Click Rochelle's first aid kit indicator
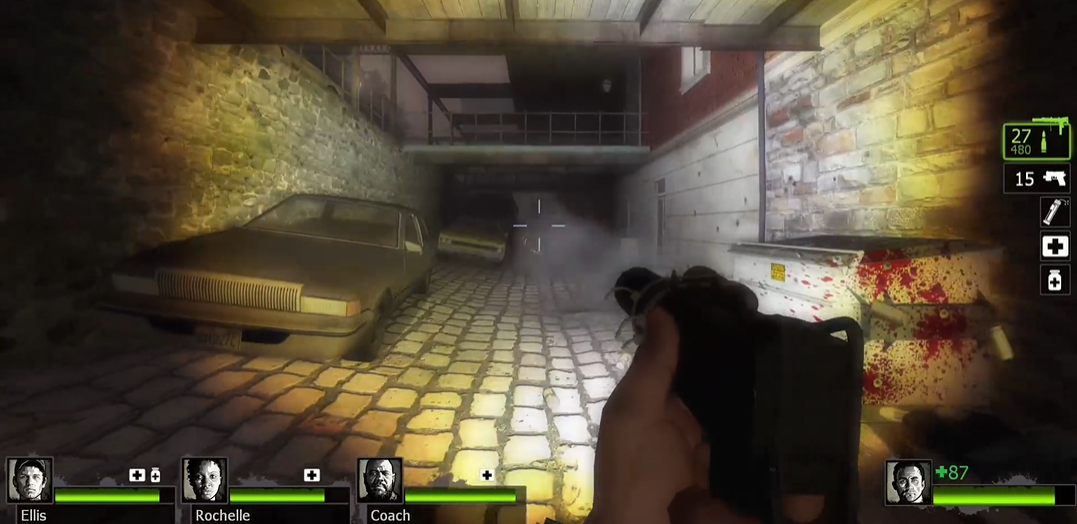1077x524 pixels. [x=312, y=475]
